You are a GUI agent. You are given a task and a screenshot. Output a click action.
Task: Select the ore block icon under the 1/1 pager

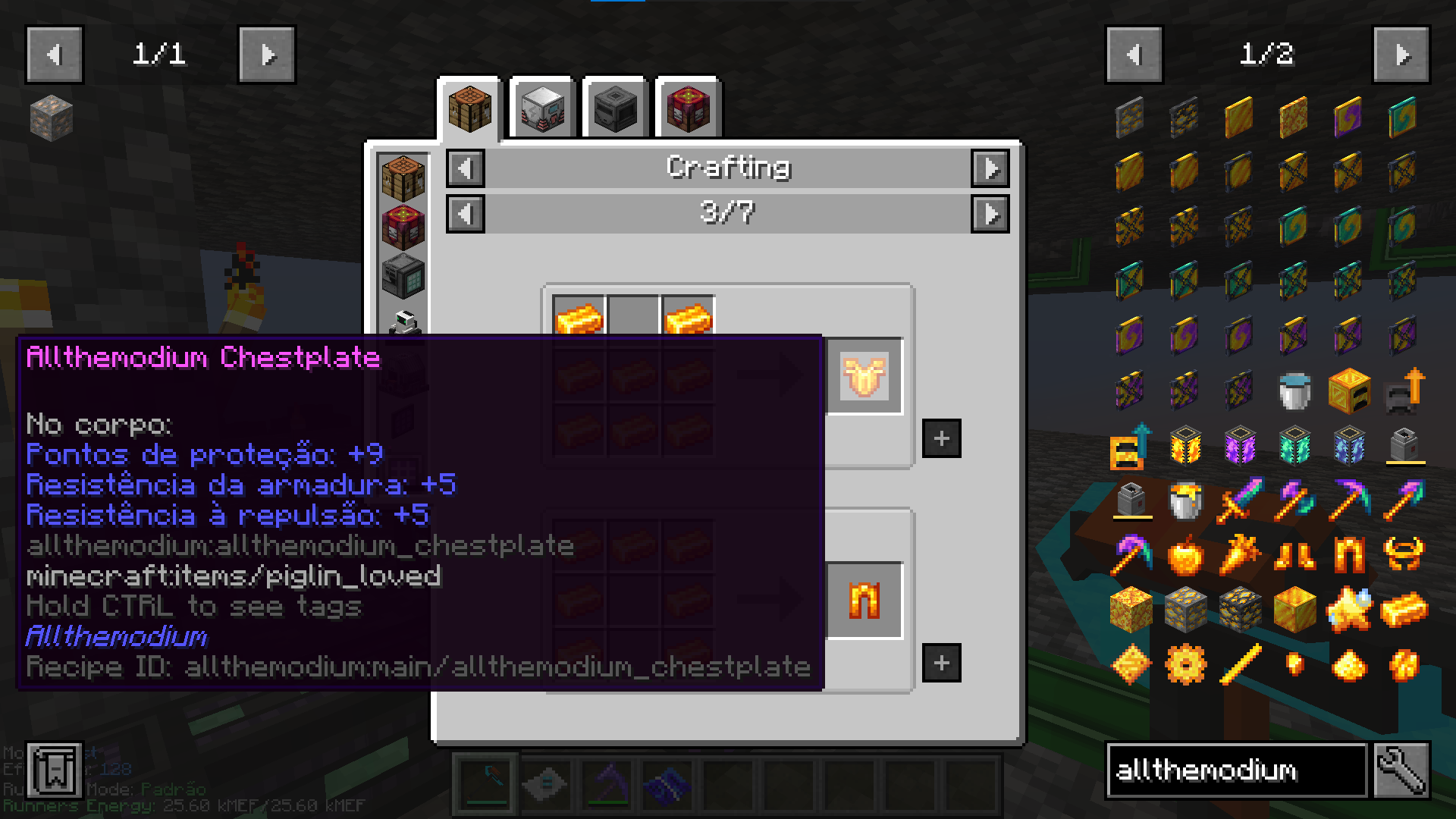(52, 119)
